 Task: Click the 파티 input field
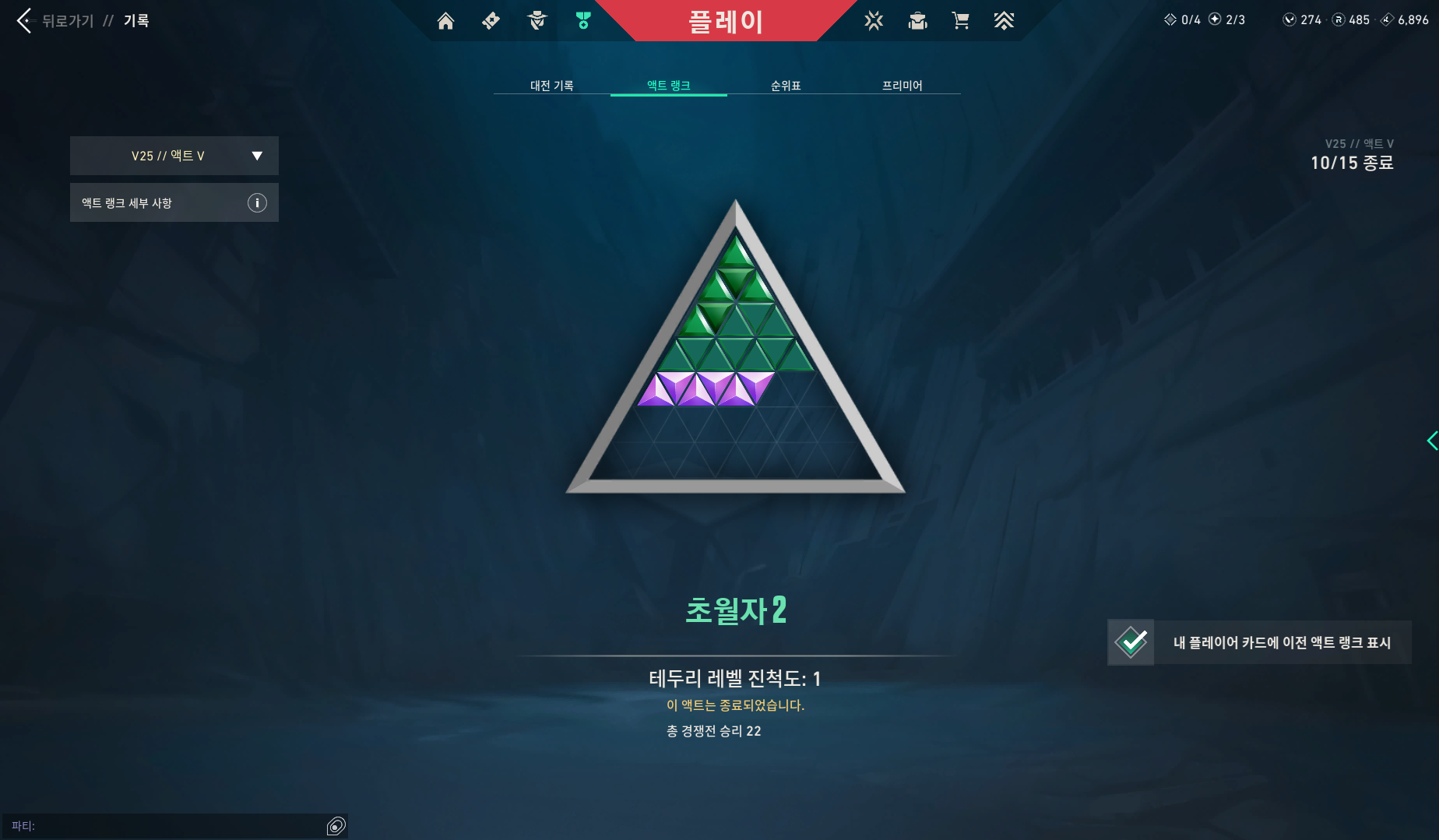coord(156,824)
